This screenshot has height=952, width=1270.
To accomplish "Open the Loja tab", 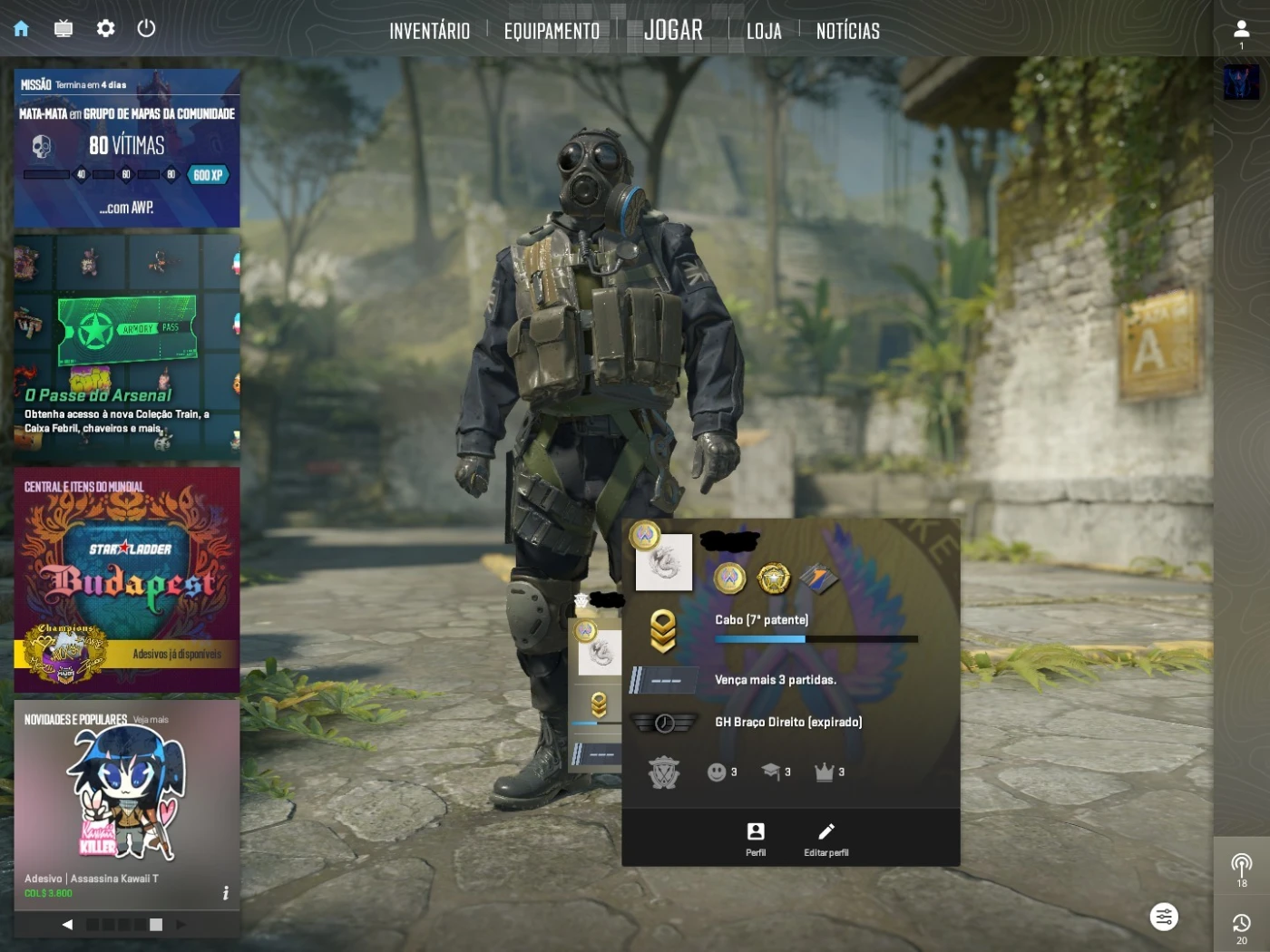I will click(764, 31).
